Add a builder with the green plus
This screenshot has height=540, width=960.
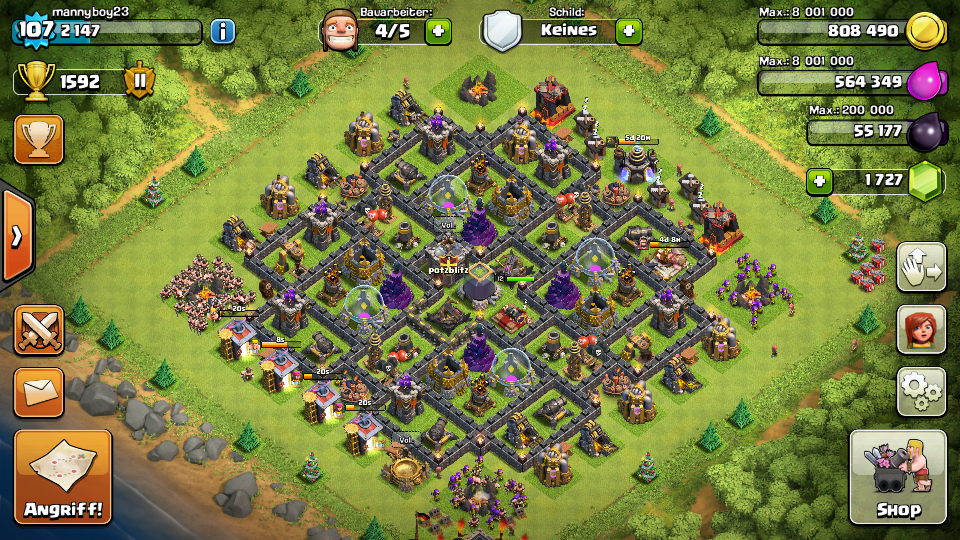(x=438, y=31)
